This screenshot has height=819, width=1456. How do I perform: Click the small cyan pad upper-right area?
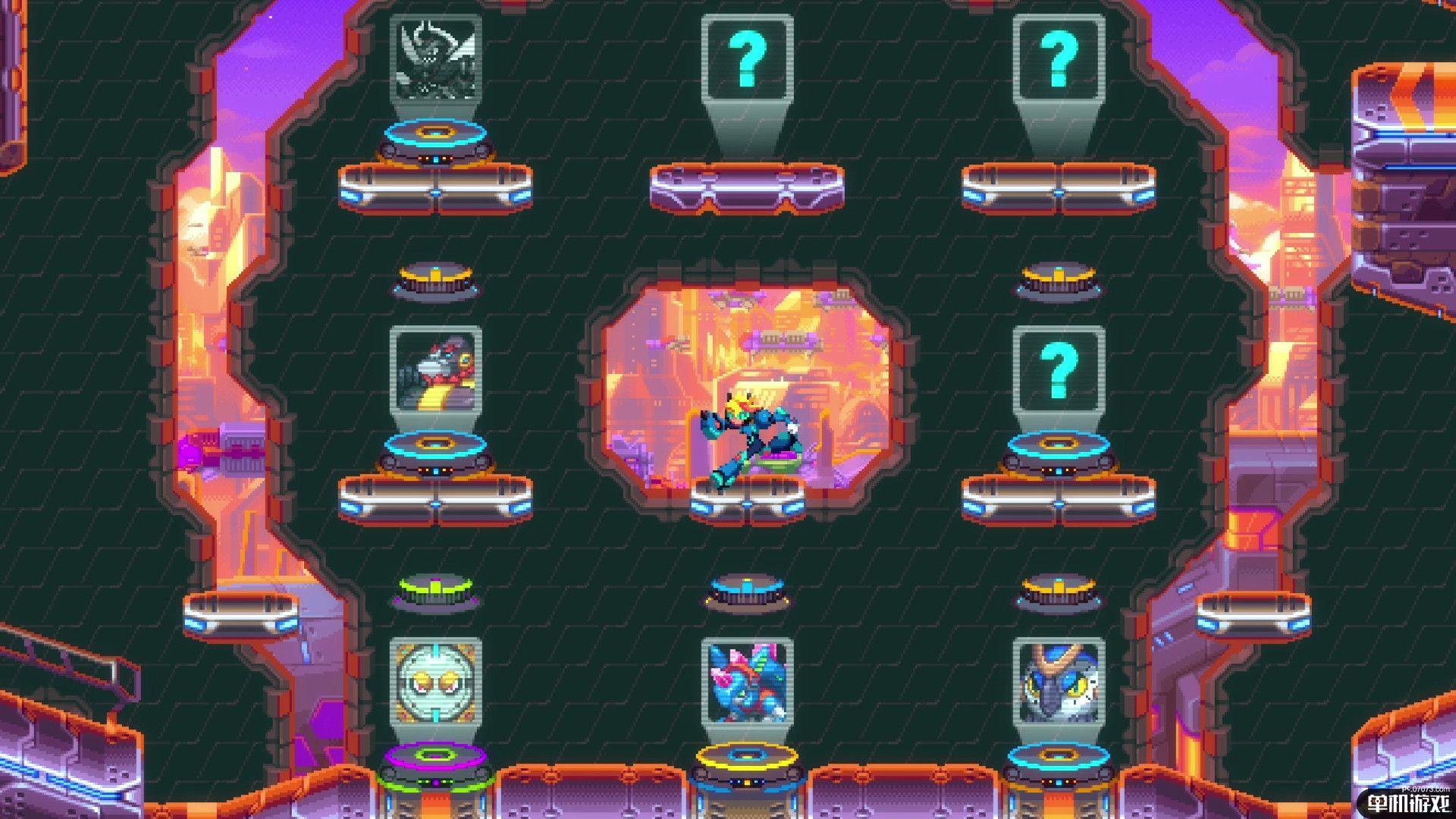[1059, 281]
